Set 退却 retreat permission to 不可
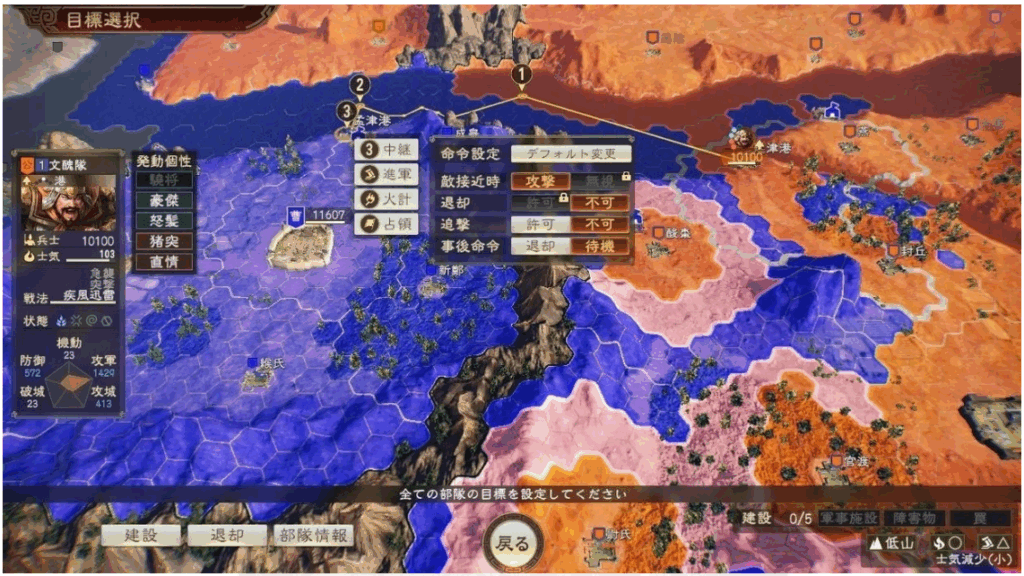 click(x=600, y=202)
